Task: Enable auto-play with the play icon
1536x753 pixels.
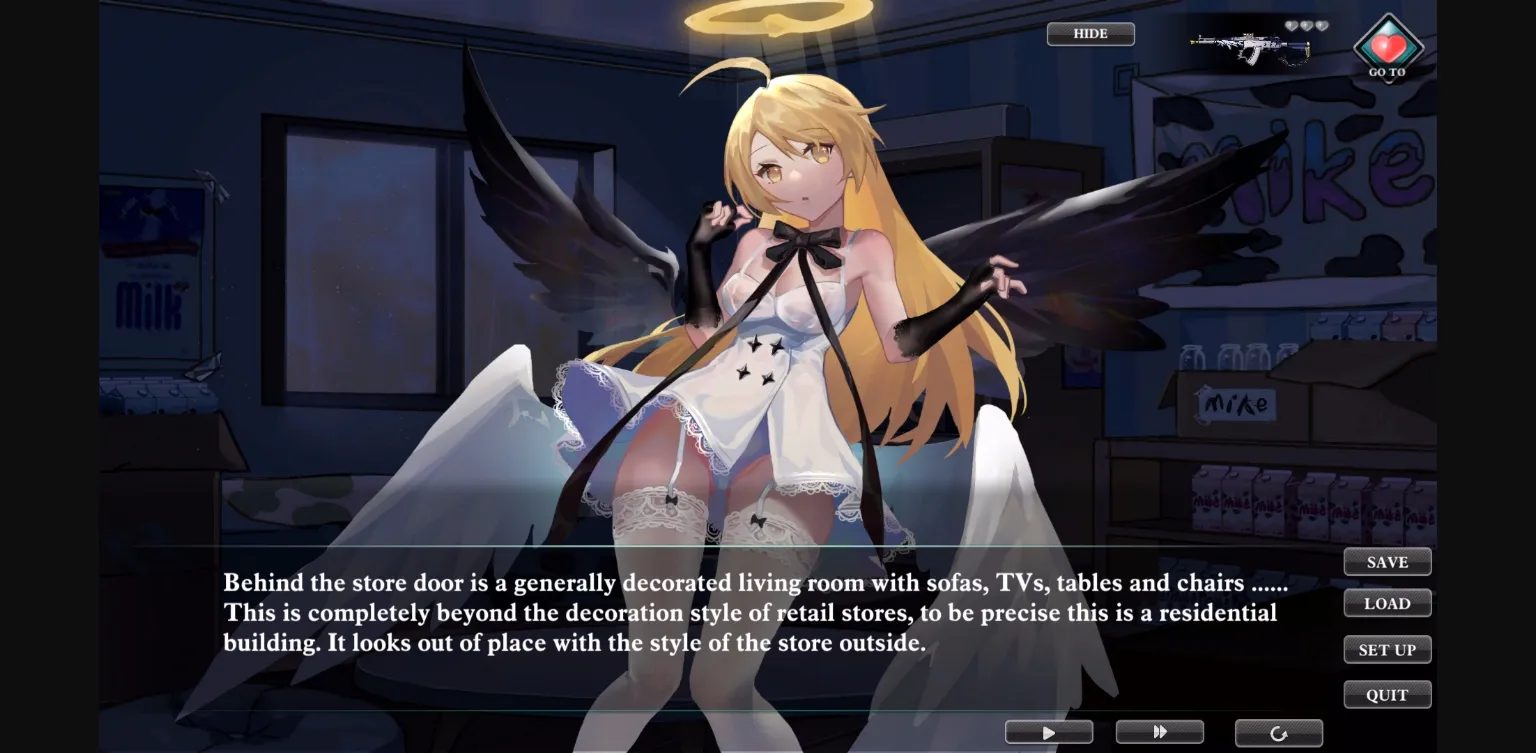Action: [1050, 732]
